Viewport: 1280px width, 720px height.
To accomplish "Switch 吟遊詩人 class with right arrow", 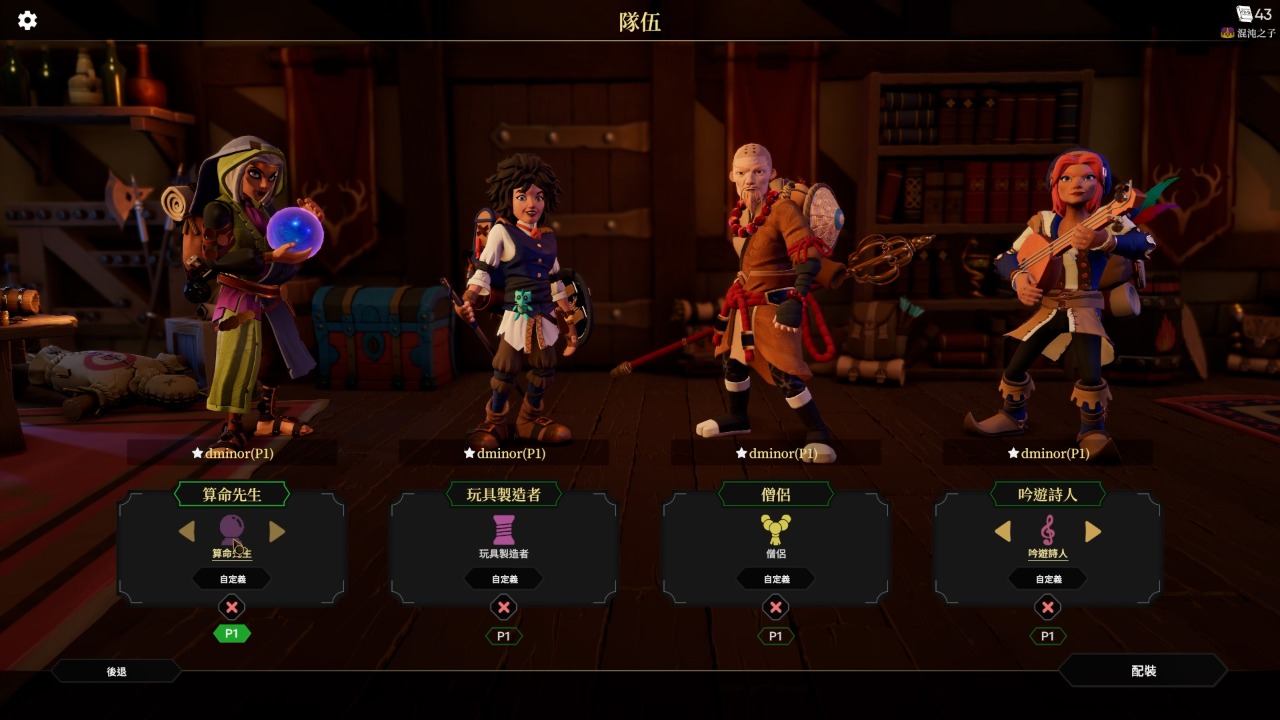I will (x=1093, y=532).
